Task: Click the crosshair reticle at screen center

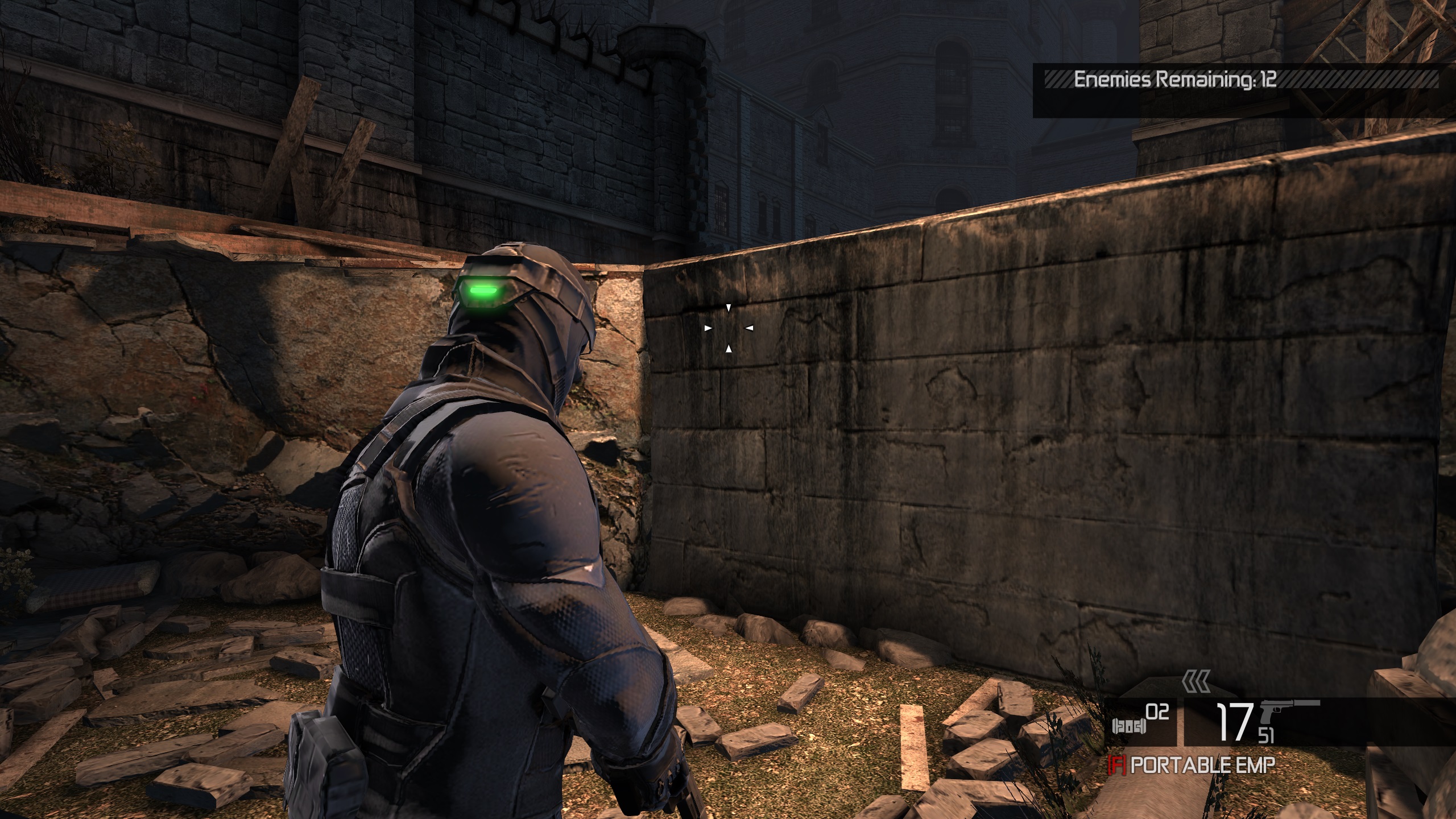Action: point(729,329)
